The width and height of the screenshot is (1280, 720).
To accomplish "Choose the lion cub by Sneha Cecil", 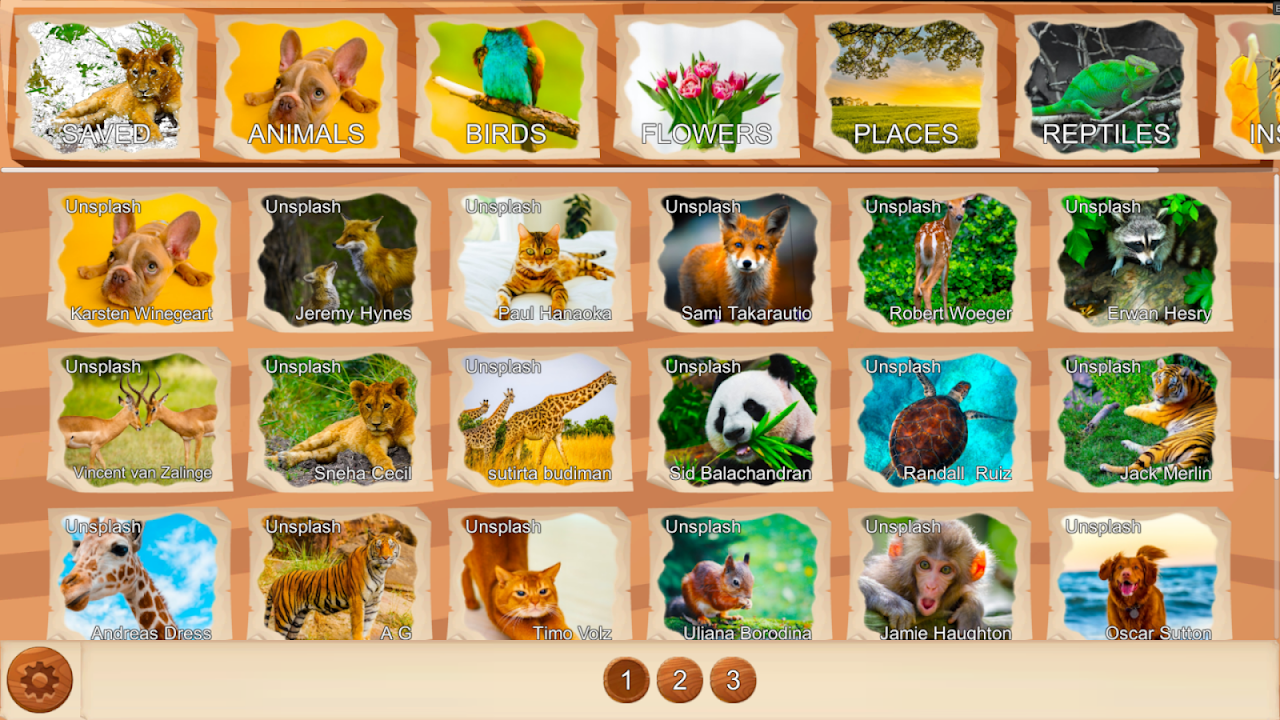I will coord(340,420).
